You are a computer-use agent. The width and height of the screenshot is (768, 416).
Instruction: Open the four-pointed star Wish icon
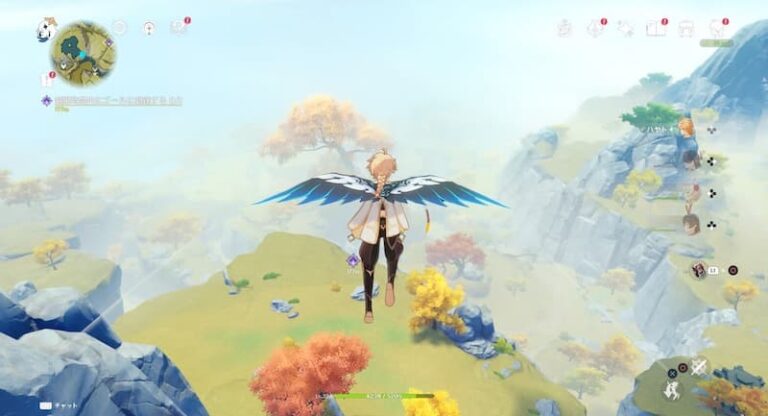click(x=626, y=28)
